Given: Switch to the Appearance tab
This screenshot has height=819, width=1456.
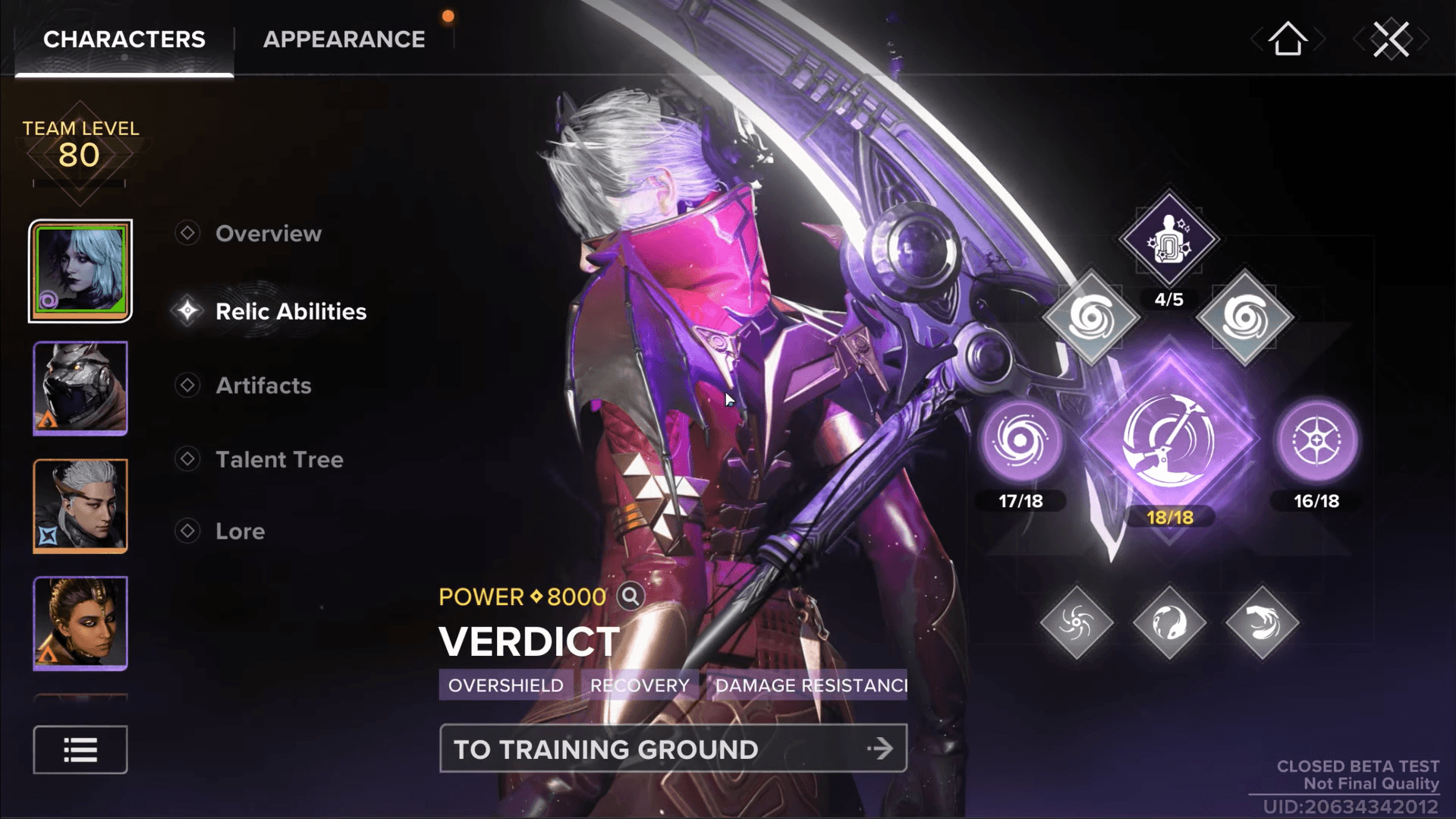Looking at the screenshot, I should pos(344,39).
